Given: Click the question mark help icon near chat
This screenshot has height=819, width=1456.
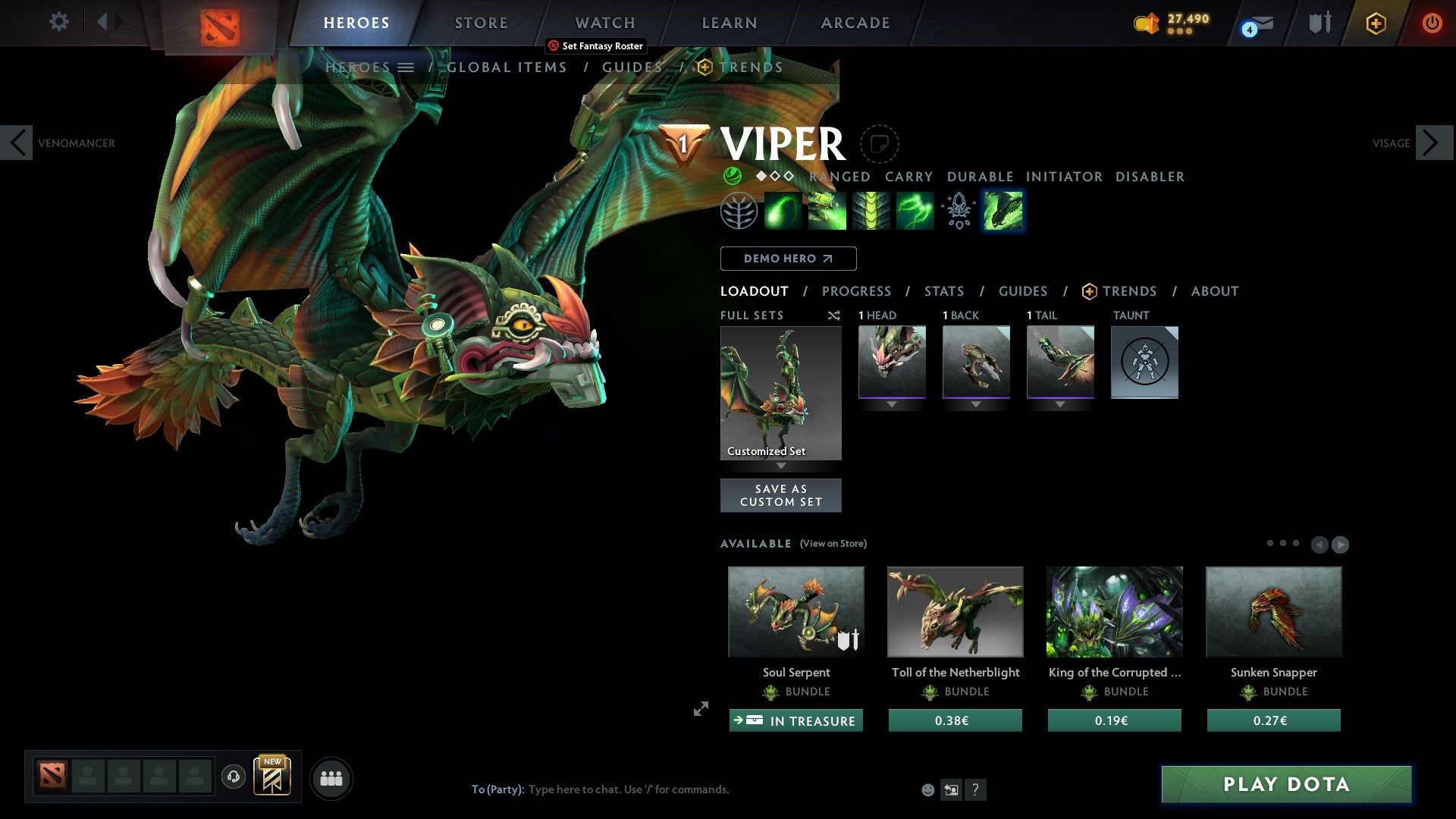Looking at the screenshot, I should [x=975, y=789].
